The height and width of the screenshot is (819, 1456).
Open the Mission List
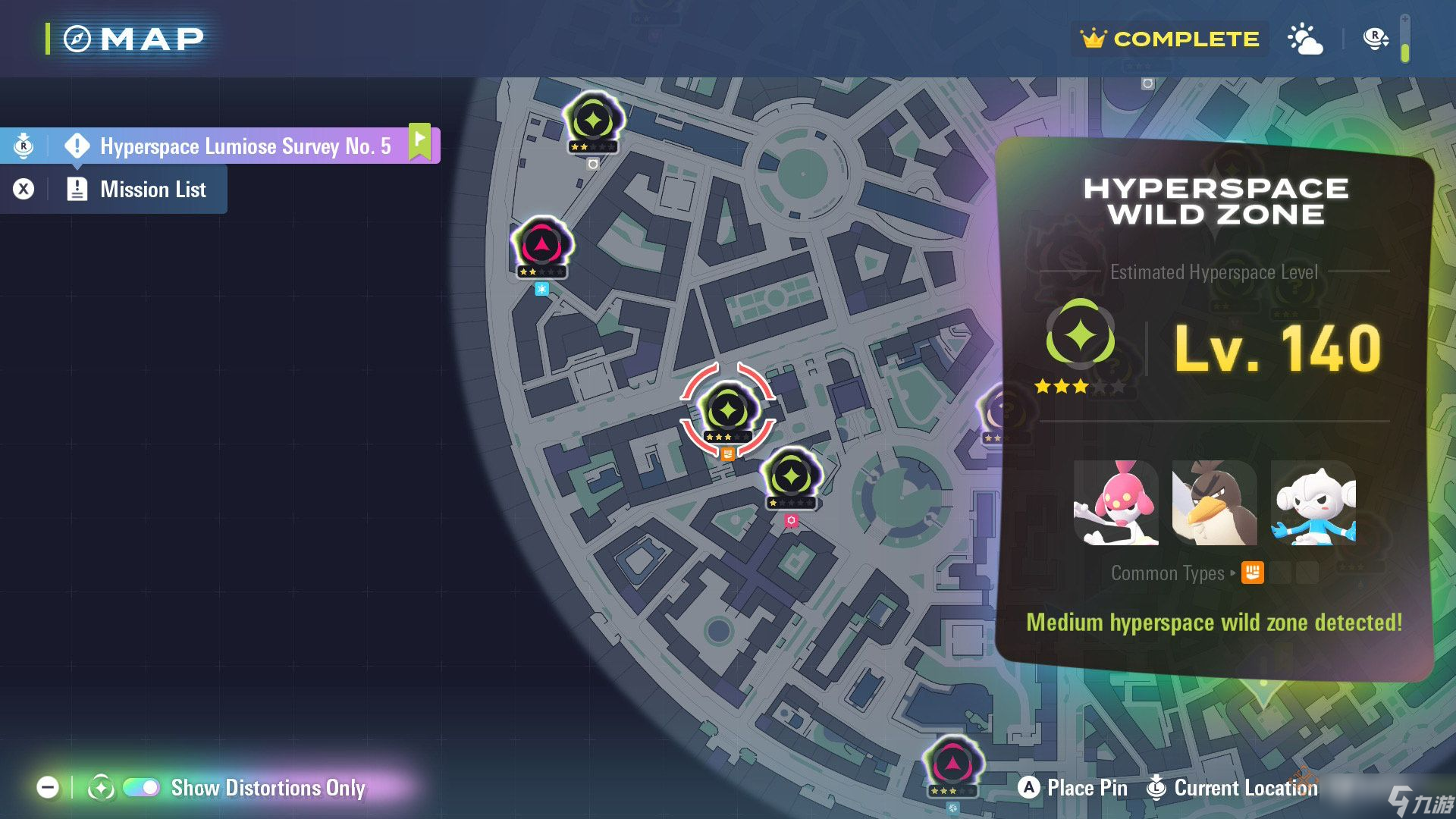(x=152, y=190)
